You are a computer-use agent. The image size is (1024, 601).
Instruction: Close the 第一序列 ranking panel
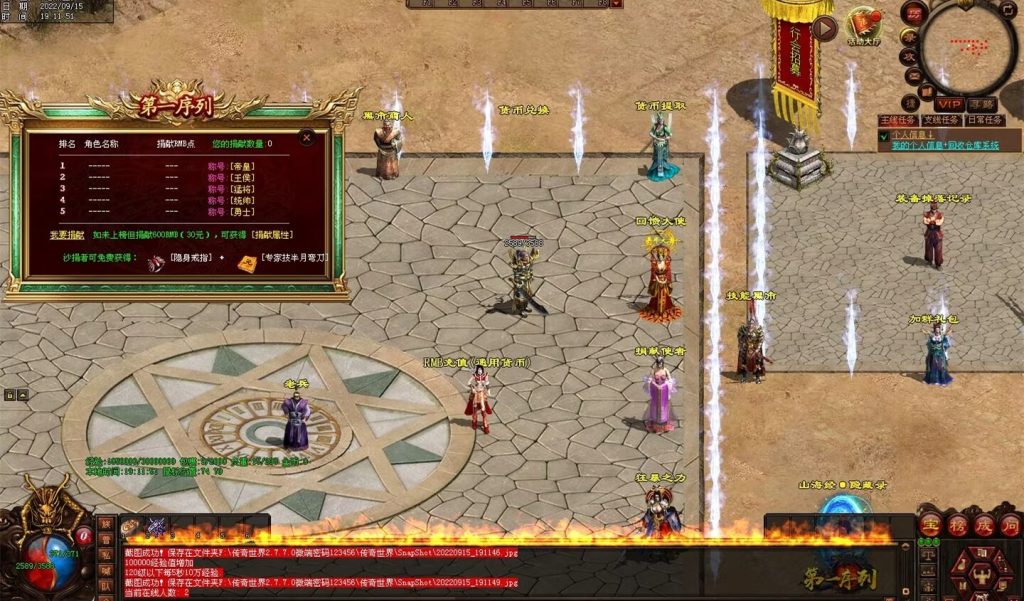[x=307, y=137]
